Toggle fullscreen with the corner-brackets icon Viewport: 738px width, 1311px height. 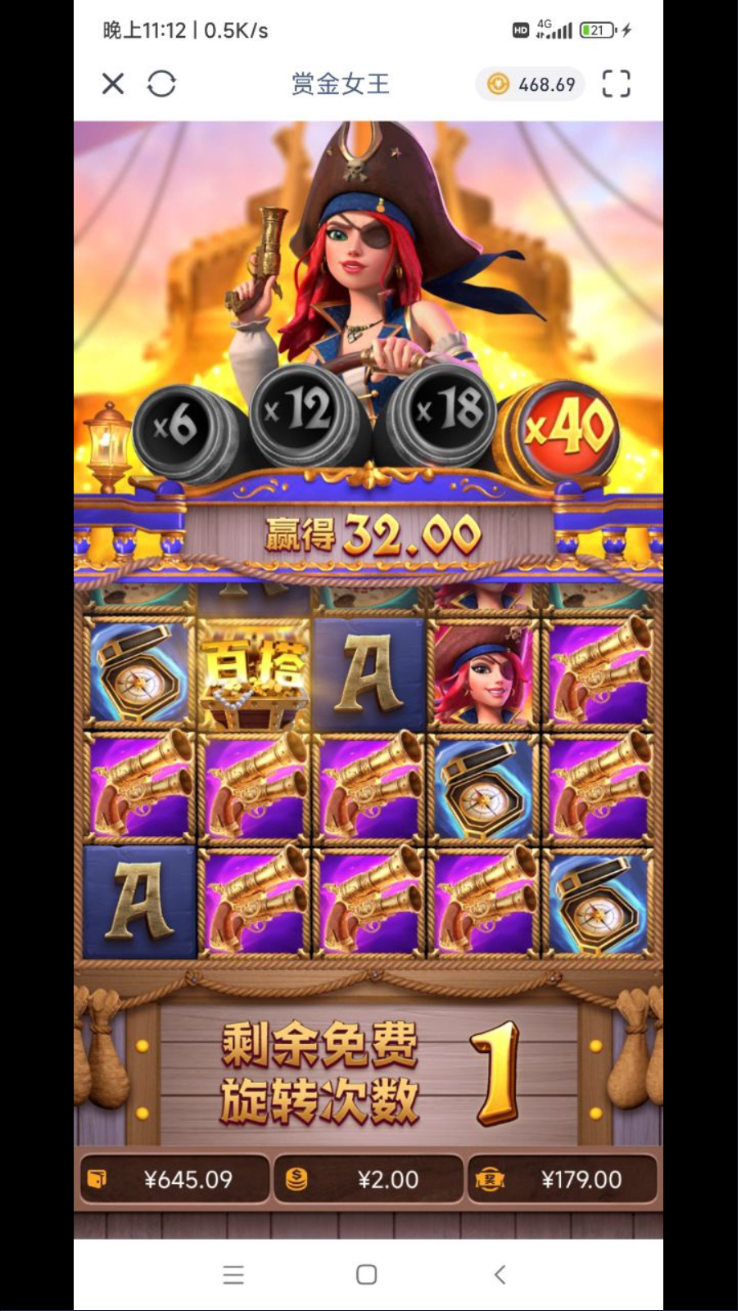pyautogui.click(x=616, y=84)
